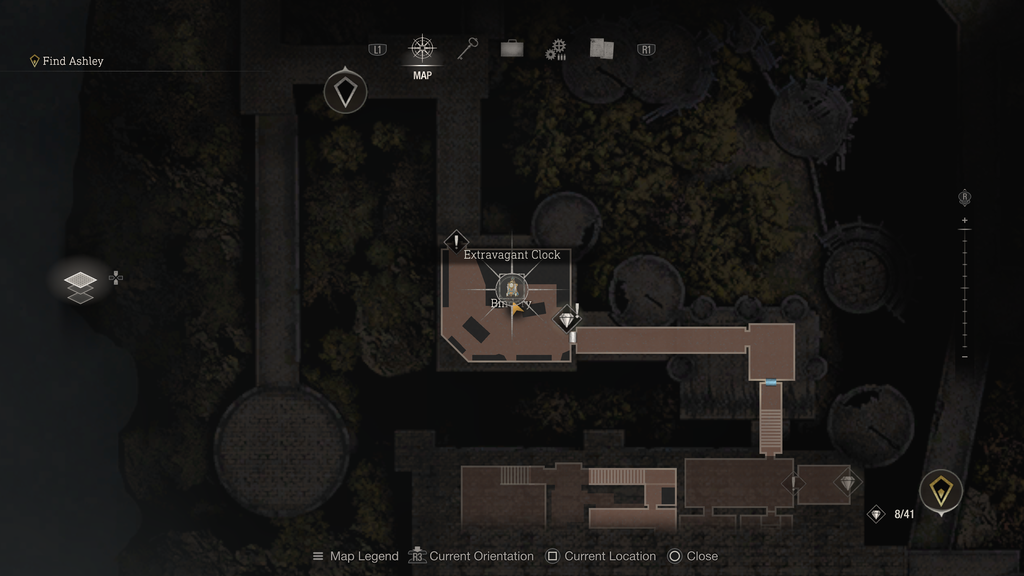Screen dimensions: 1024x576
Task: Center map on Current Location
Action: pyautogui.click(x=601, y=556)
